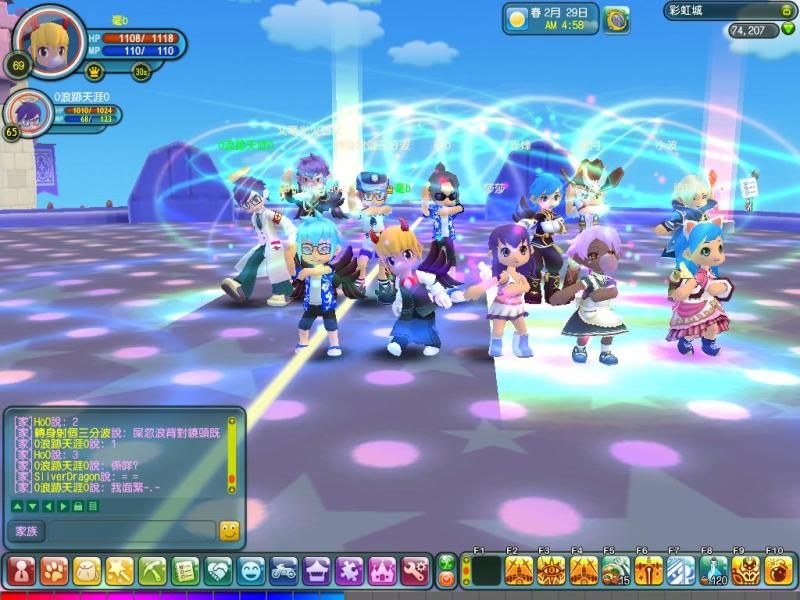Use the F10 bomb skill
The image size is (800, 600).
click(x=777, y=571)
